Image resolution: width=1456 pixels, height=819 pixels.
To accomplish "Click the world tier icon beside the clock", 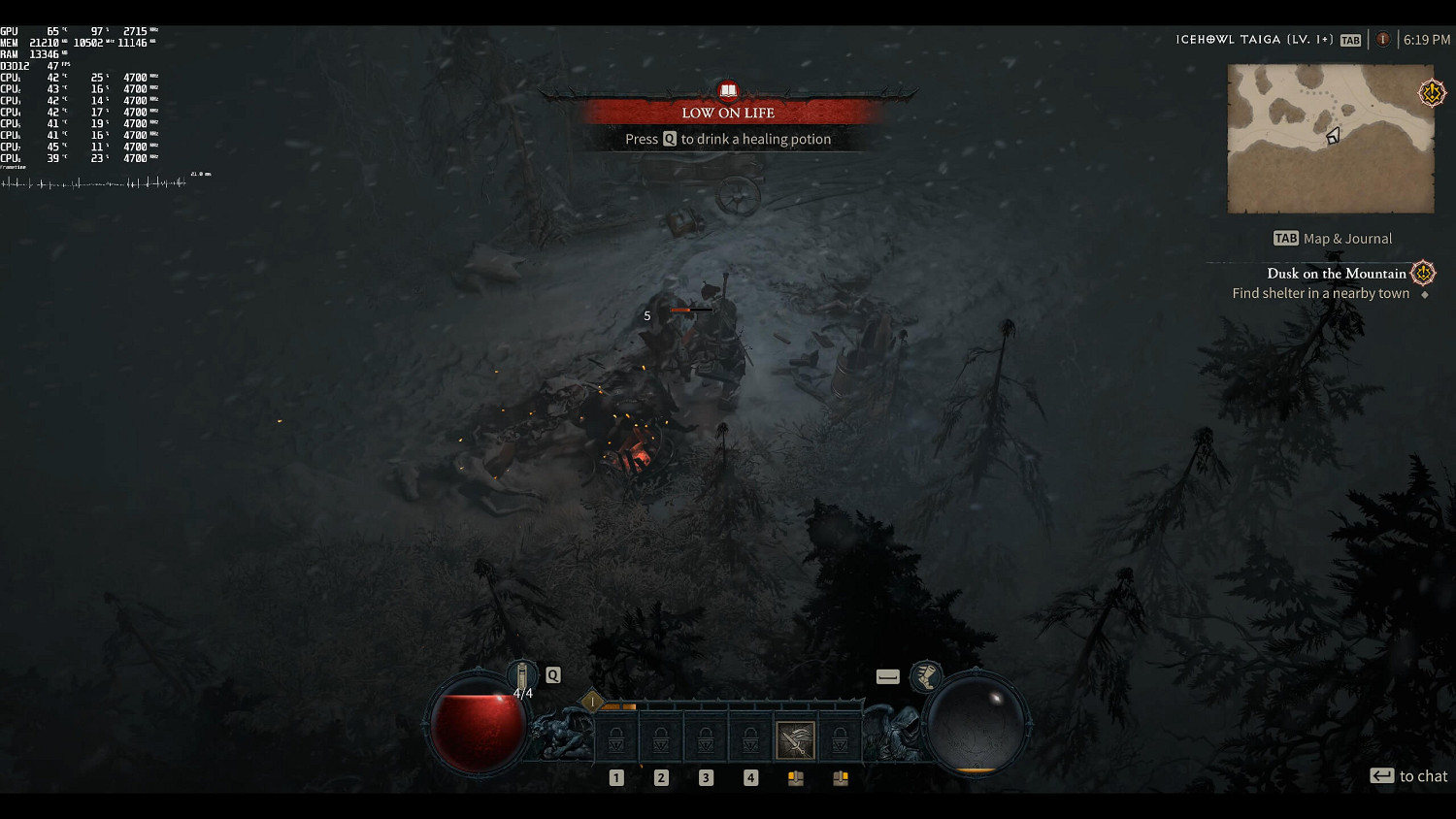I will click(1383, 40).
